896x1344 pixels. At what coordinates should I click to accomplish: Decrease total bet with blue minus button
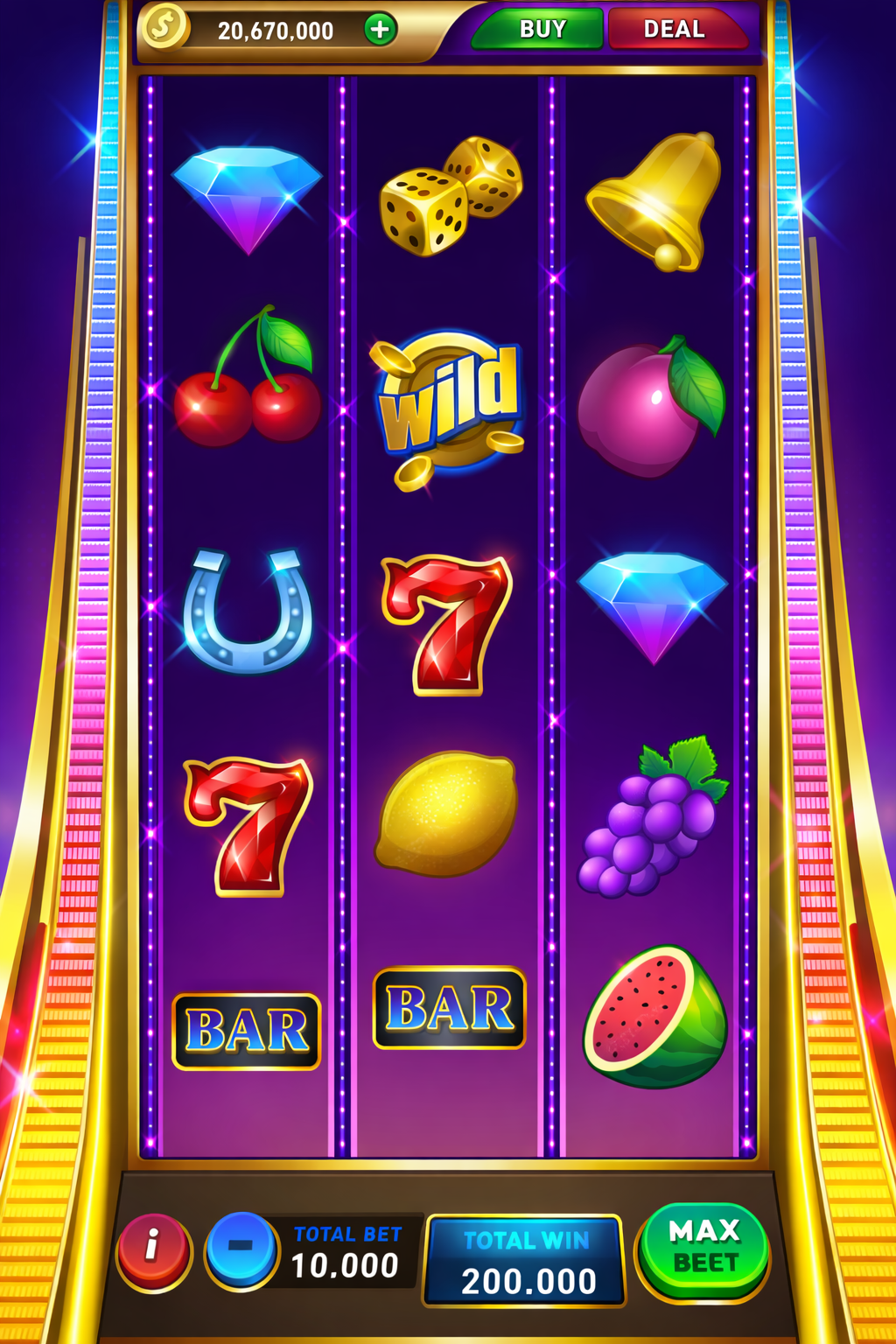pyautogui.click(x=241, y=1248)
